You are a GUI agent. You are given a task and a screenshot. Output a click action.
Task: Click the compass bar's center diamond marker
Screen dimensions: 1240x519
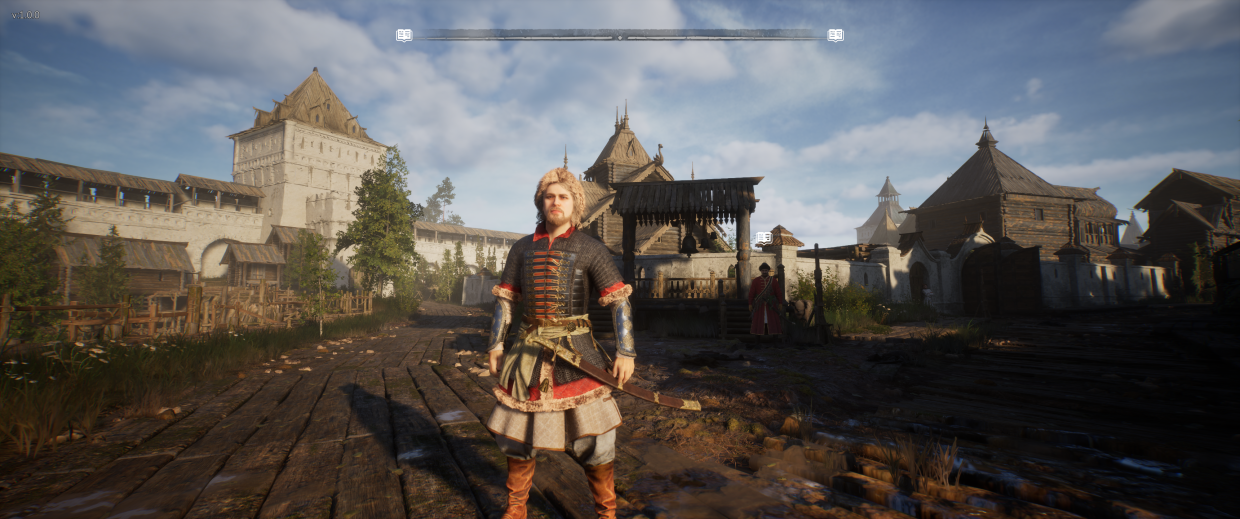[620, 35]
